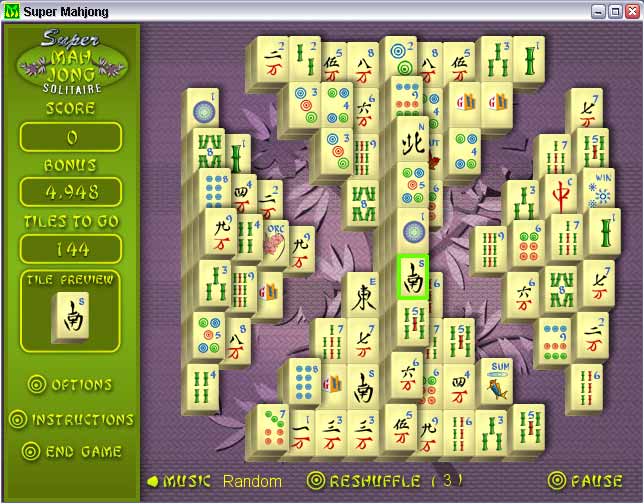644x504 pixels.
Task: Show the game Instructions
Action: pos(71,419)
